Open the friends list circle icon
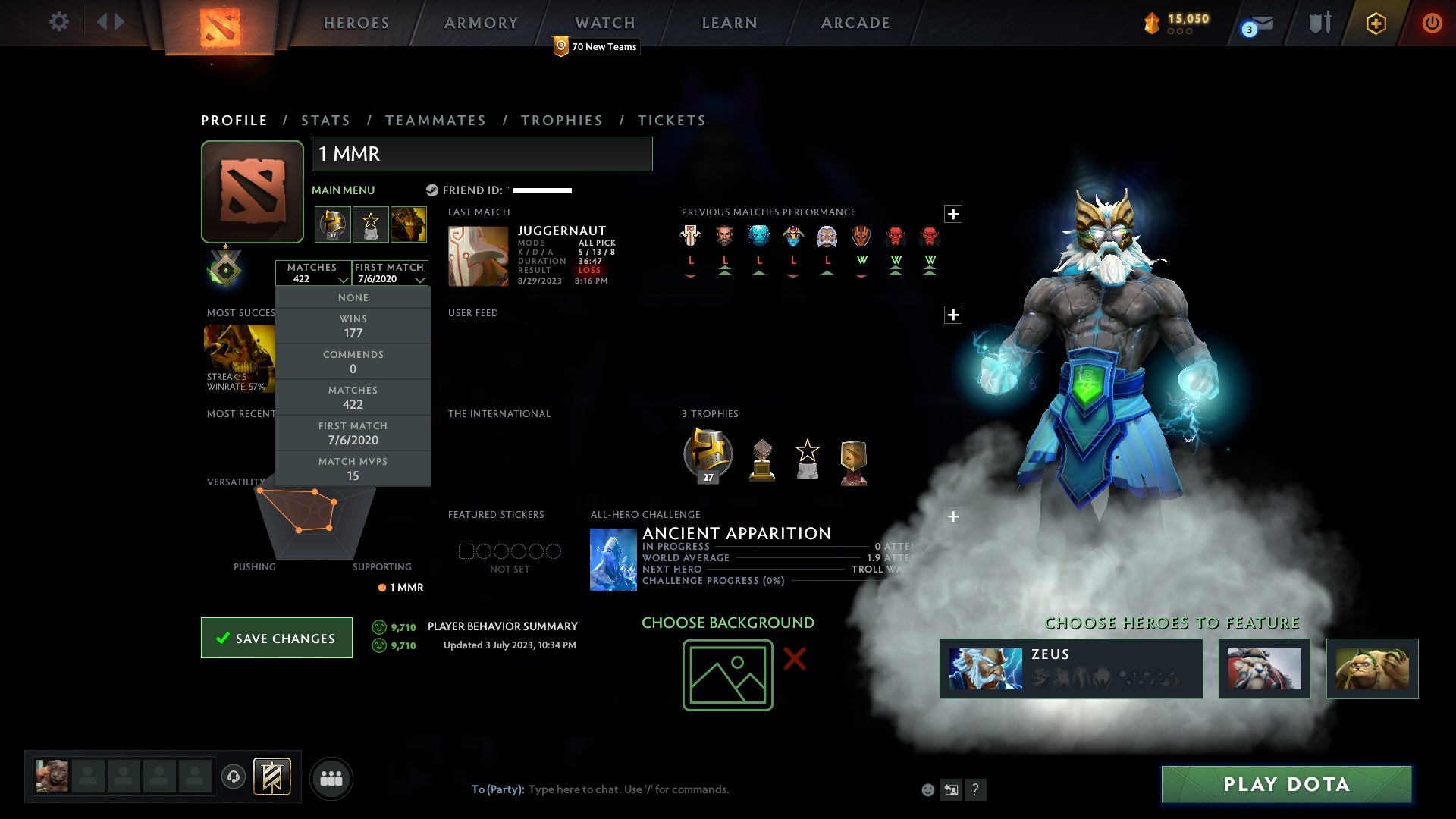1456x819 pixels. tap(331, 777)
